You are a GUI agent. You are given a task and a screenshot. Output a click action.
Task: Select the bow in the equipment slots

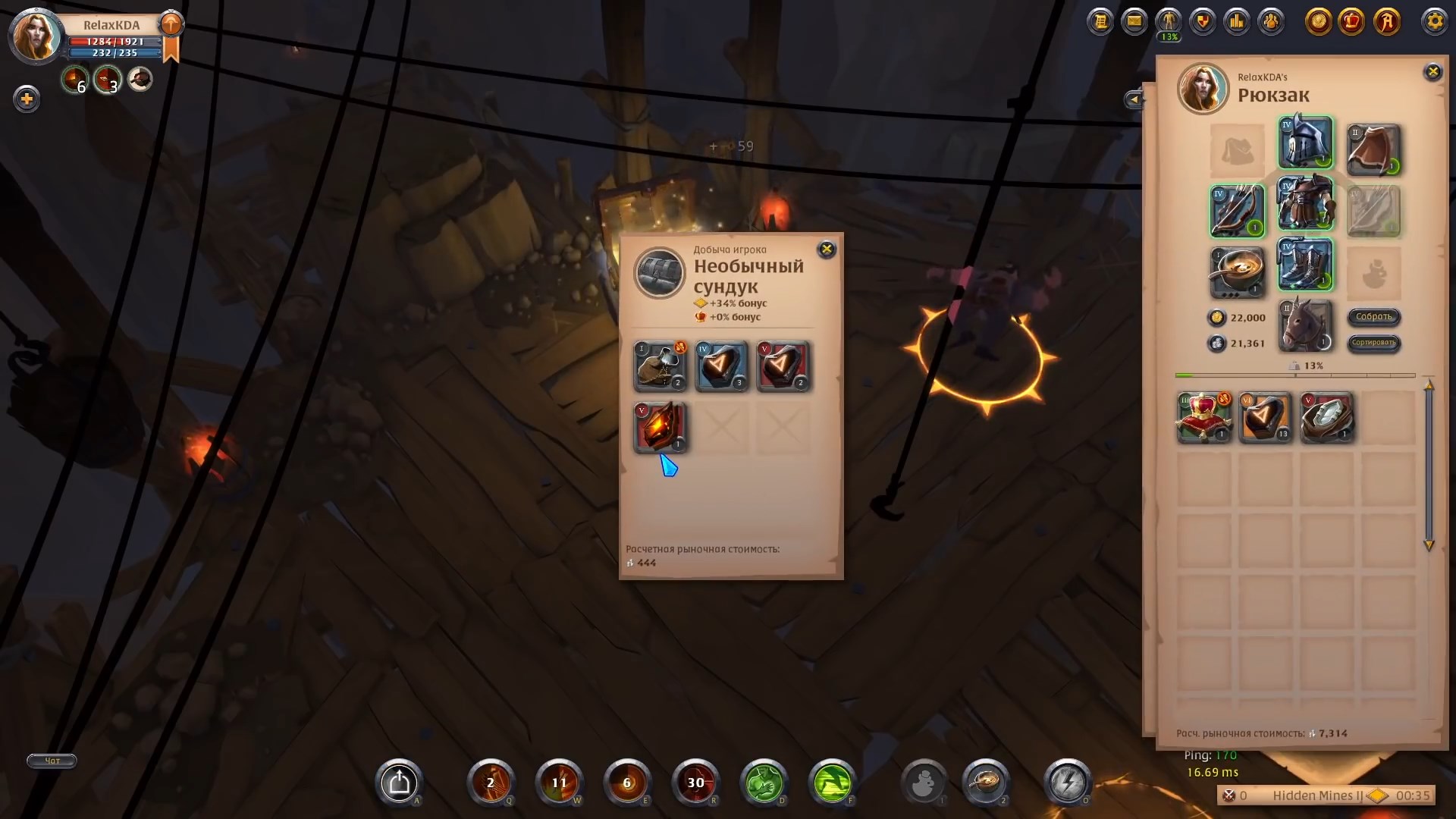coord(1237,211)
